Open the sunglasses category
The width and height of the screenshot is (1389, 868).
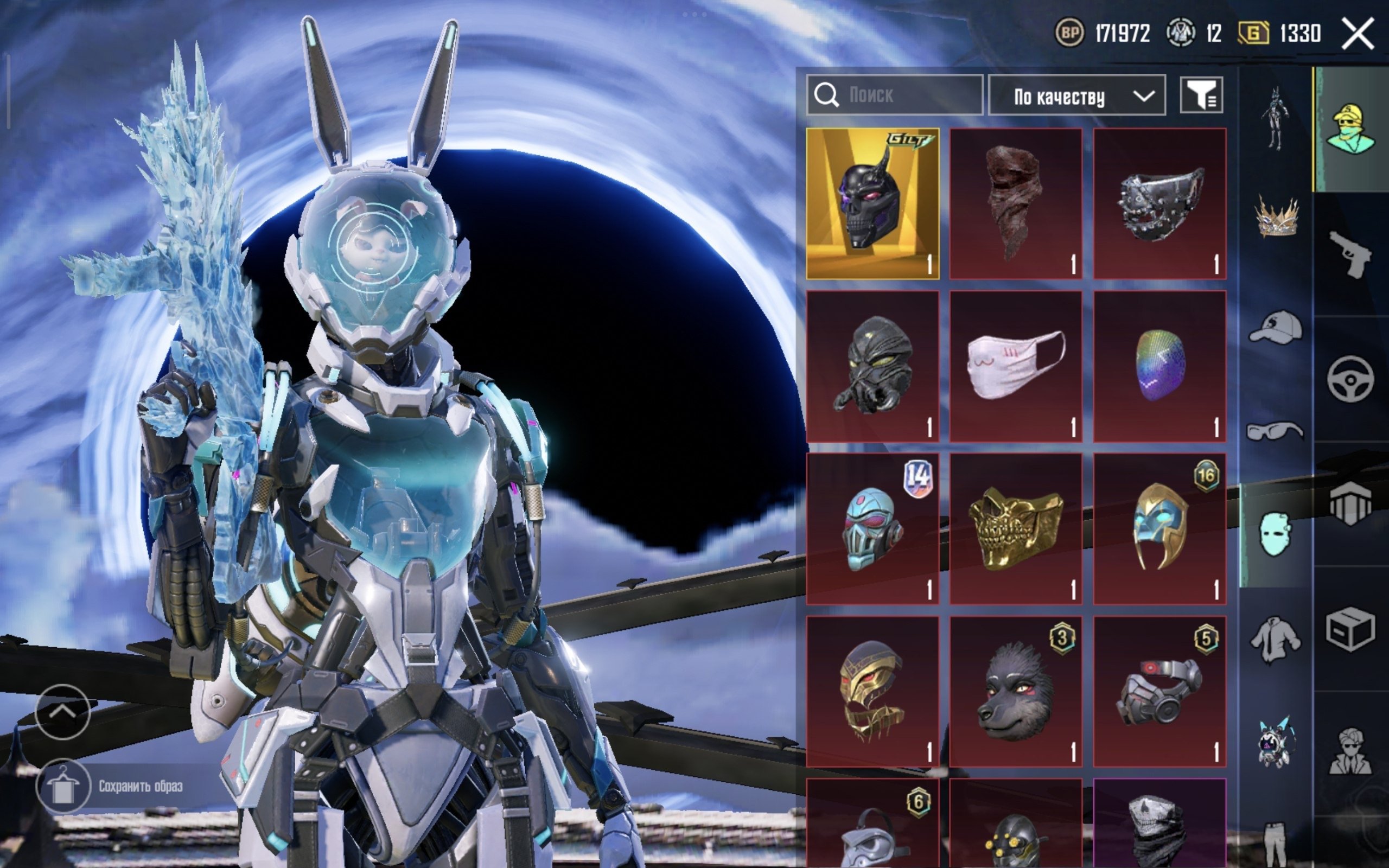[1275, 432]
